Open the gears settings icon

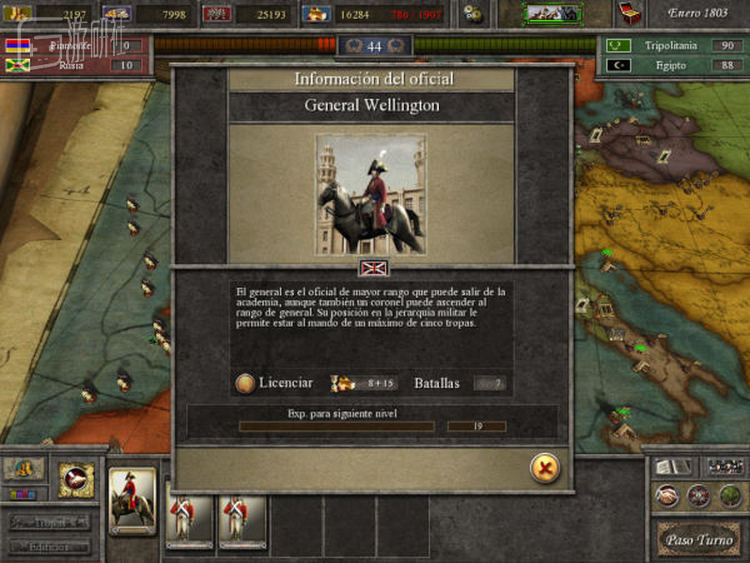click(473, 14)
